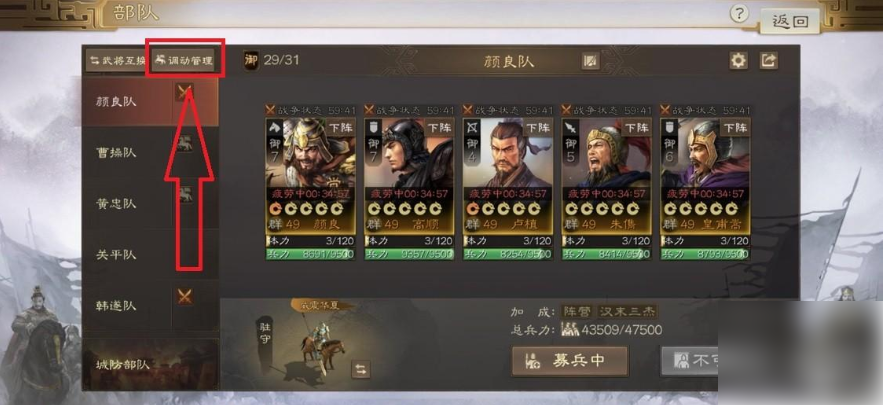This screenshot has height=405, width=883.
Task: Click the 募兵中 recruiting button
Action: coord(569,360)
